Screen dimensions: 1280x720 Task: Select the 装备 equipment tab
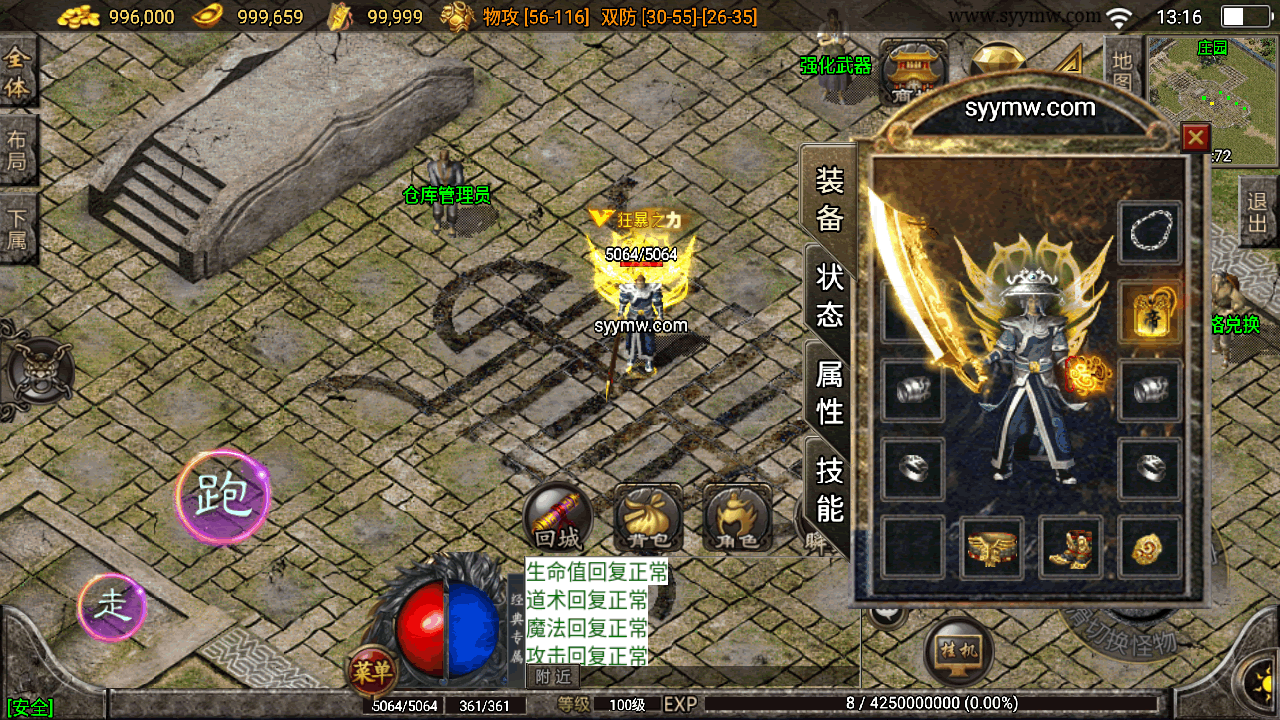coord(829,198)
